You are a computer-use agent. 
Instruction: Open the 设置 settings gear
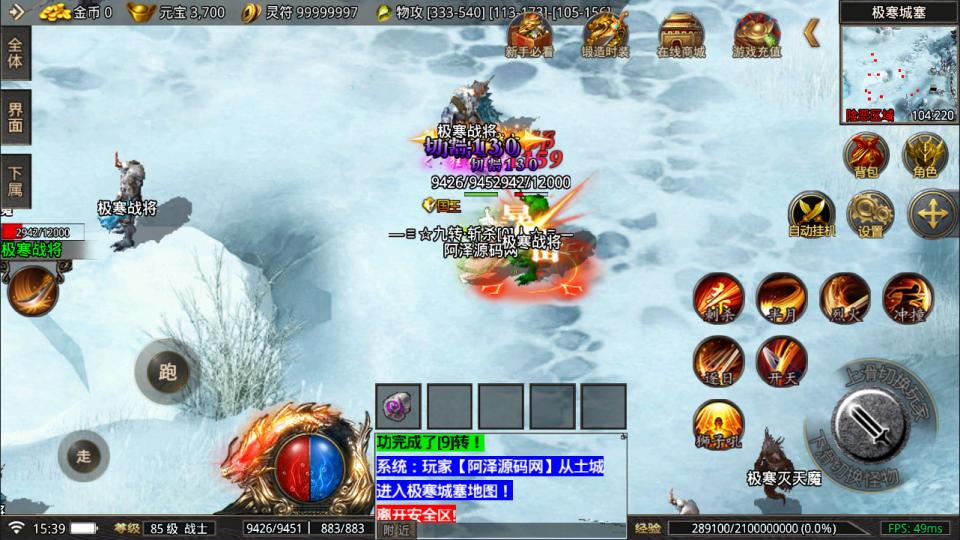(870, 213)
